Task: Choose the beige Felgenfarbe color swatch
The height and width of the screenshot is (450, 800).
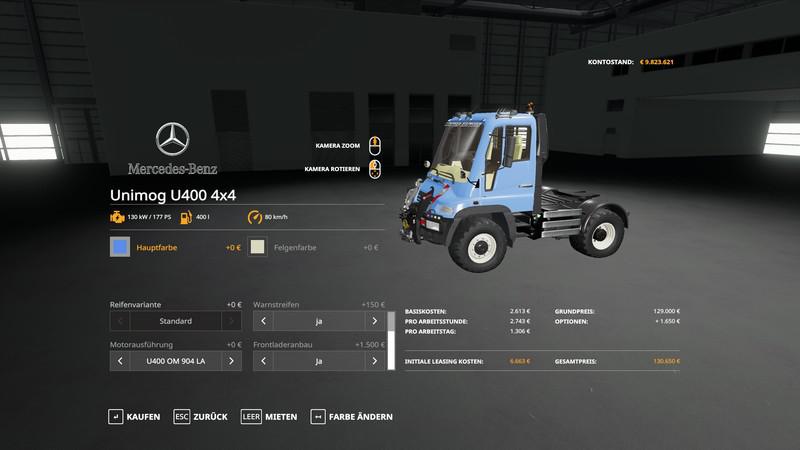Action: [258, 247]
